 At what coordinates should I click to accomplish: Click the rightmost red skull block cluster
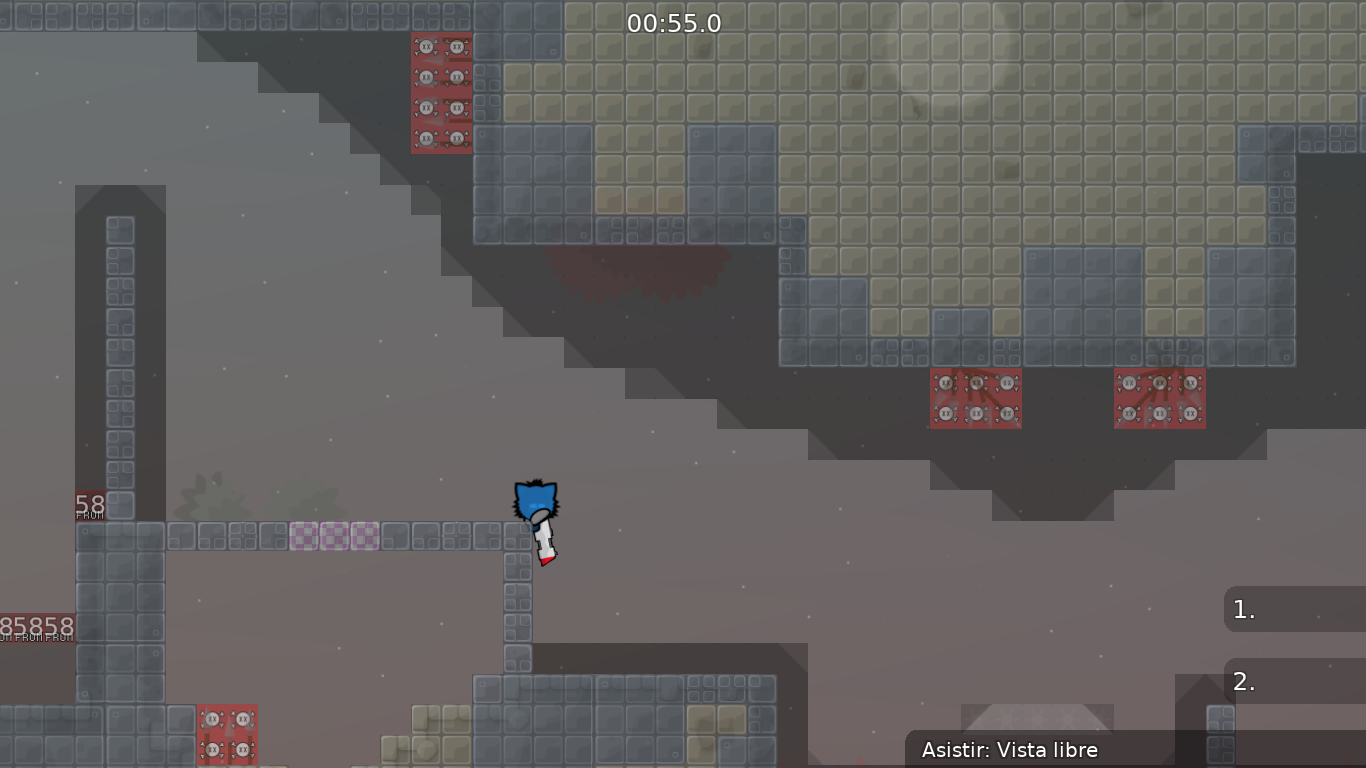pos(1159,397)
